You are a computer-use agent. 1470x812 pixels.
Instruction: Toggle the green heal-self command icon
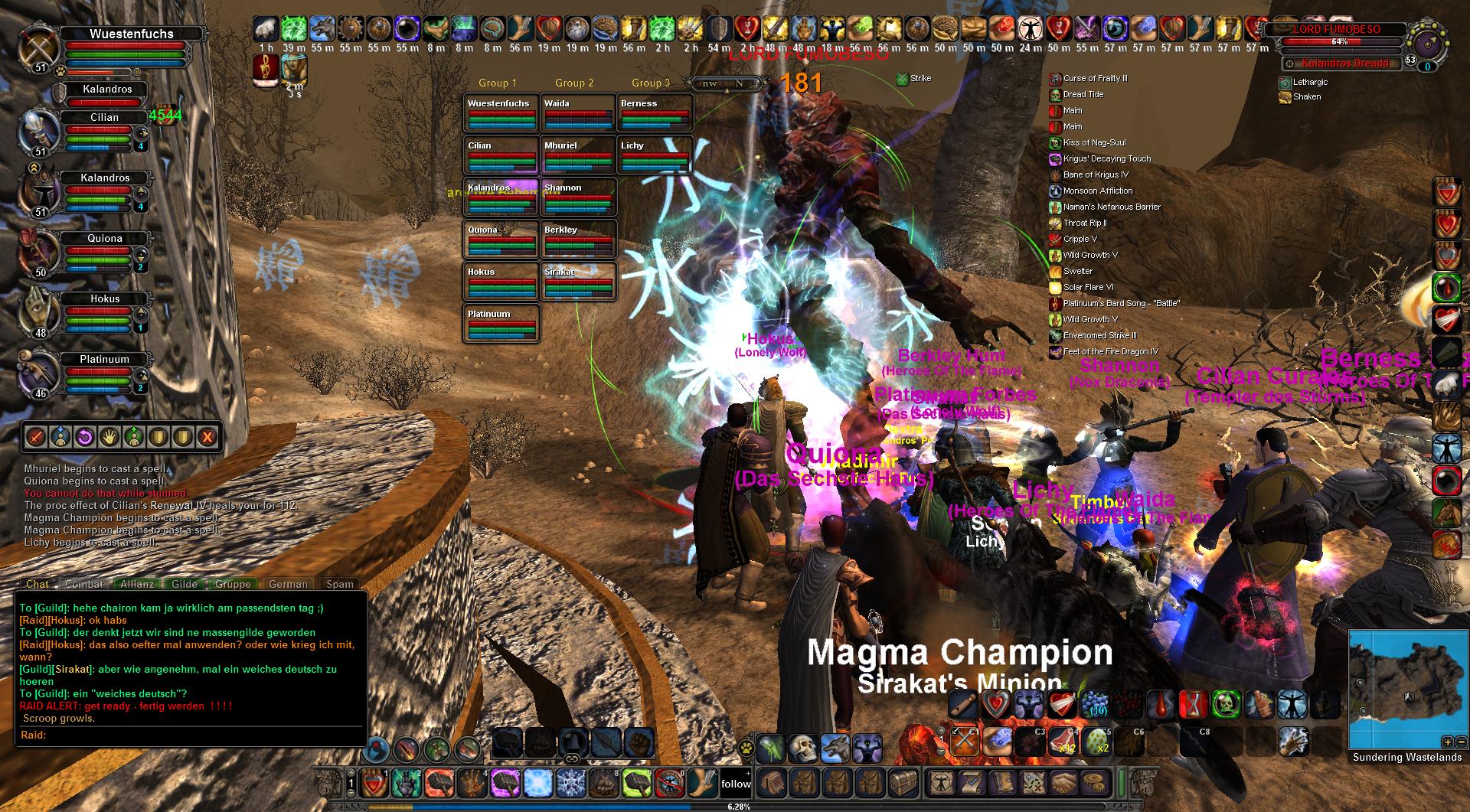[134, 437]
